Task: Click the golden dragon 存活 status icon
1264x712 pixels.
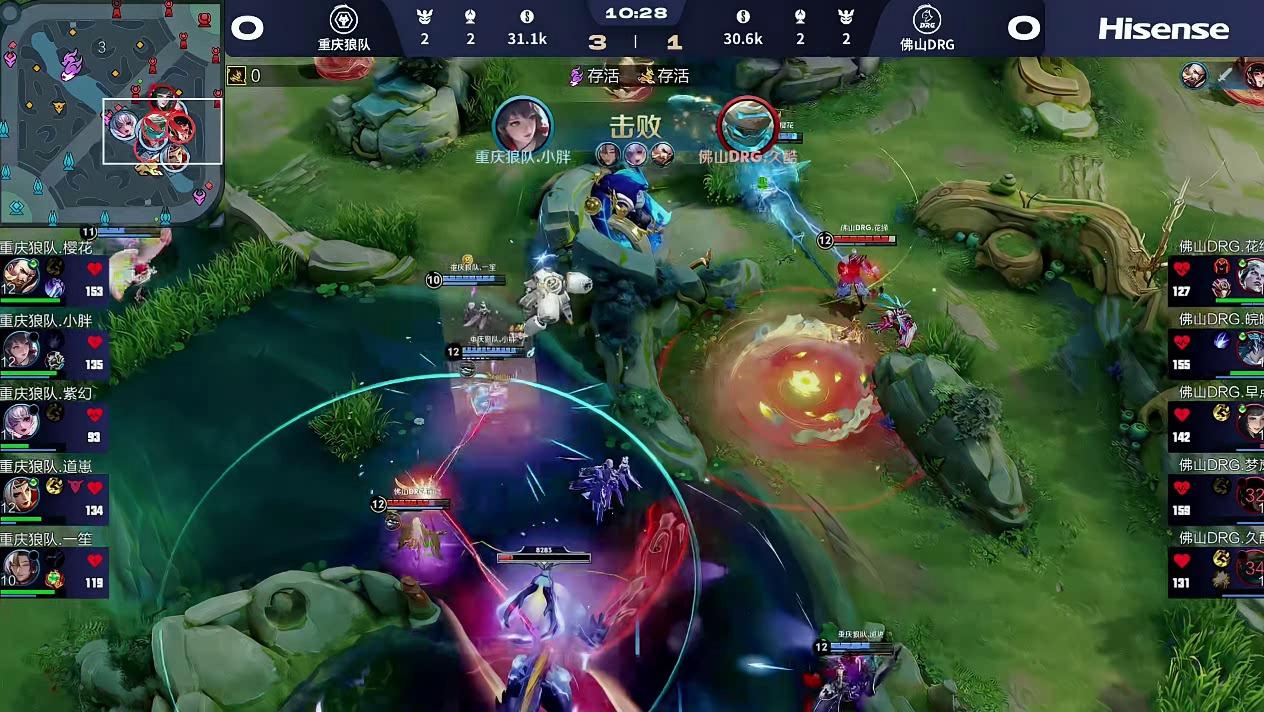Action: (x=647, y=76)
